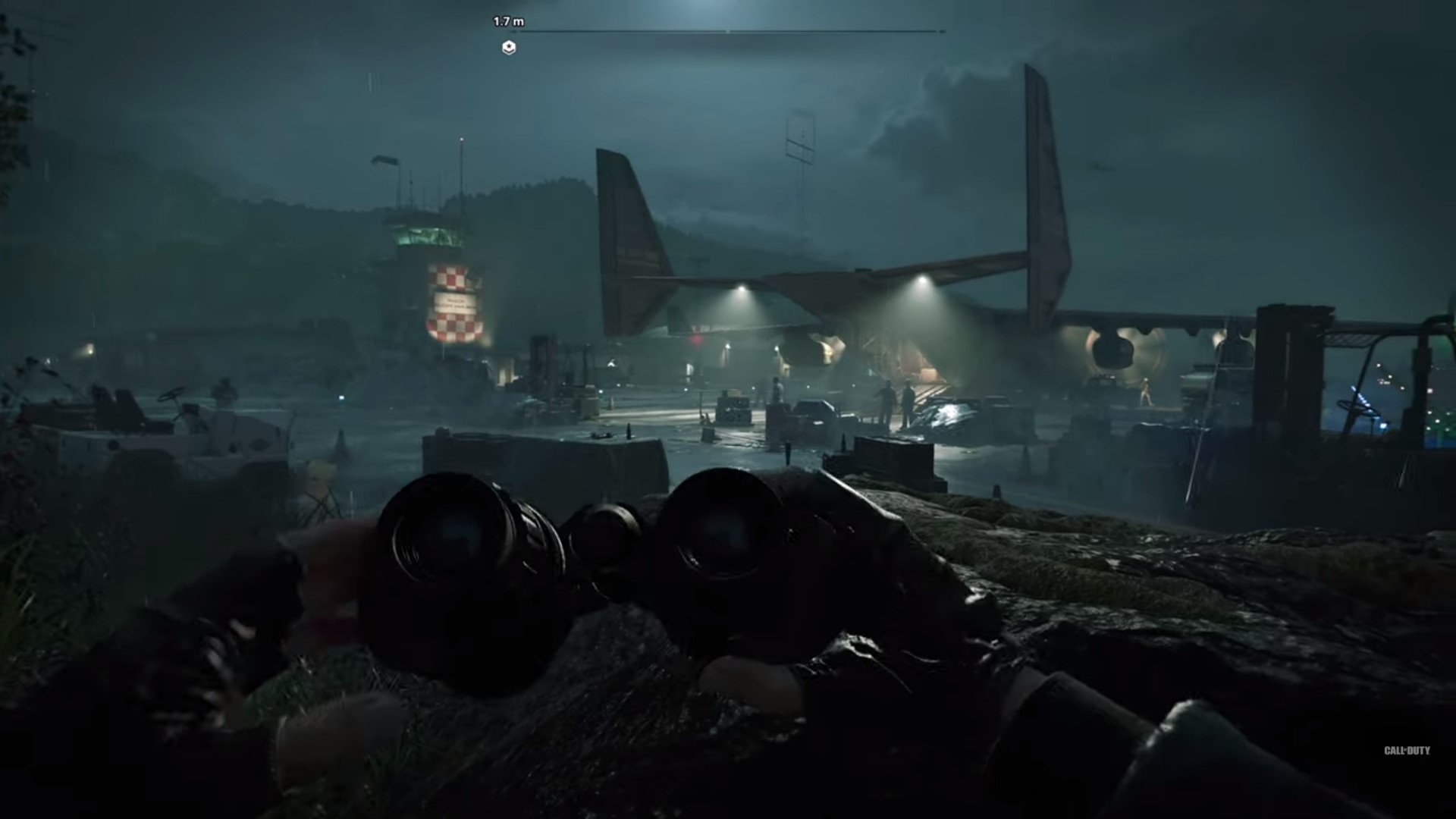1456x819 pixels.
Task: Click the white objective marker icon
Action: pos(509,48)
